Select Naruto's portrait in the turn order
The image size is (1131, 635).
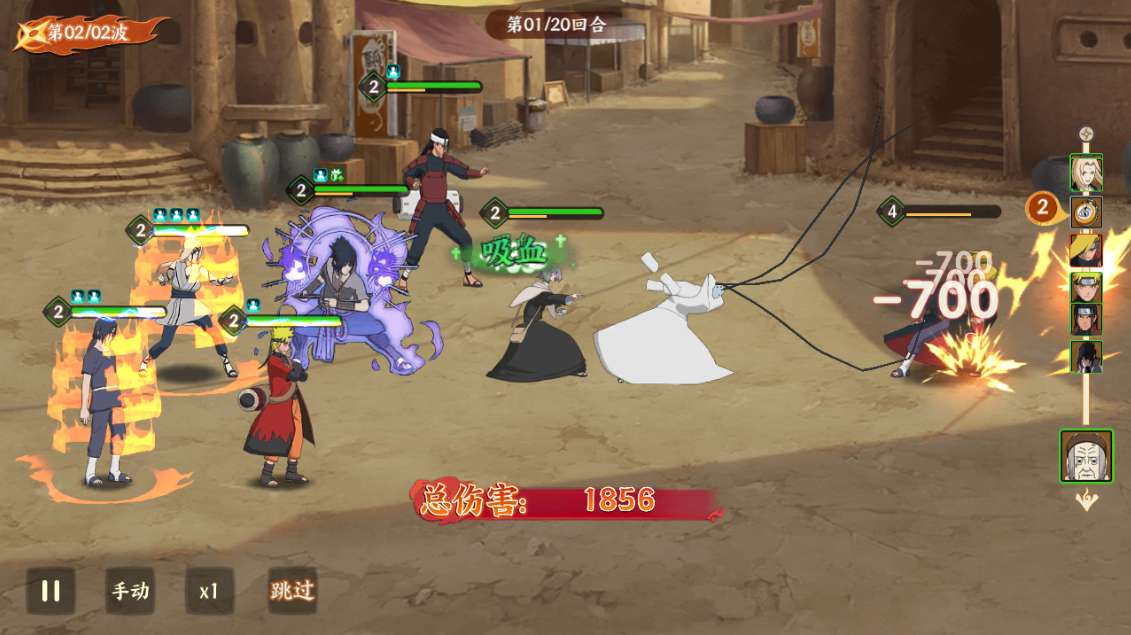tap(1086, 287)
